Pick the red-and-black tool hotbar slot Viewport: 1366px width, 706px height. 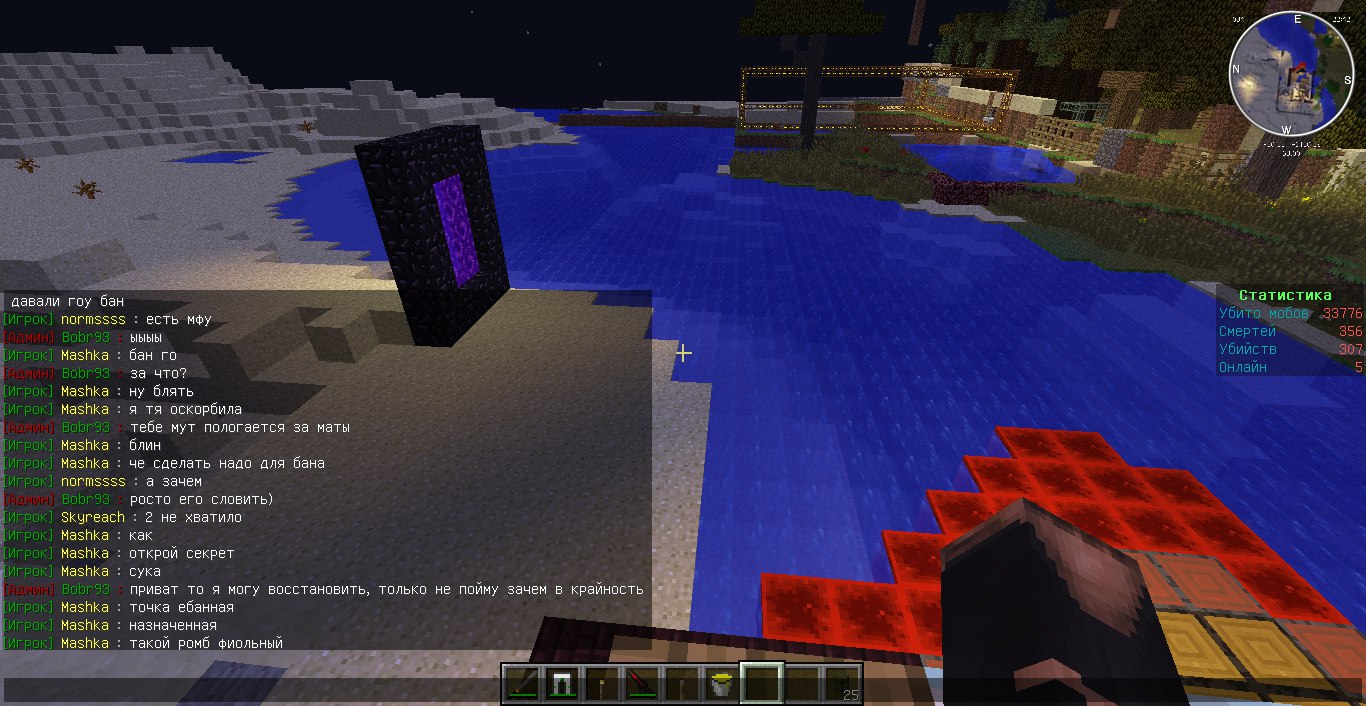[x=640, y=684]
